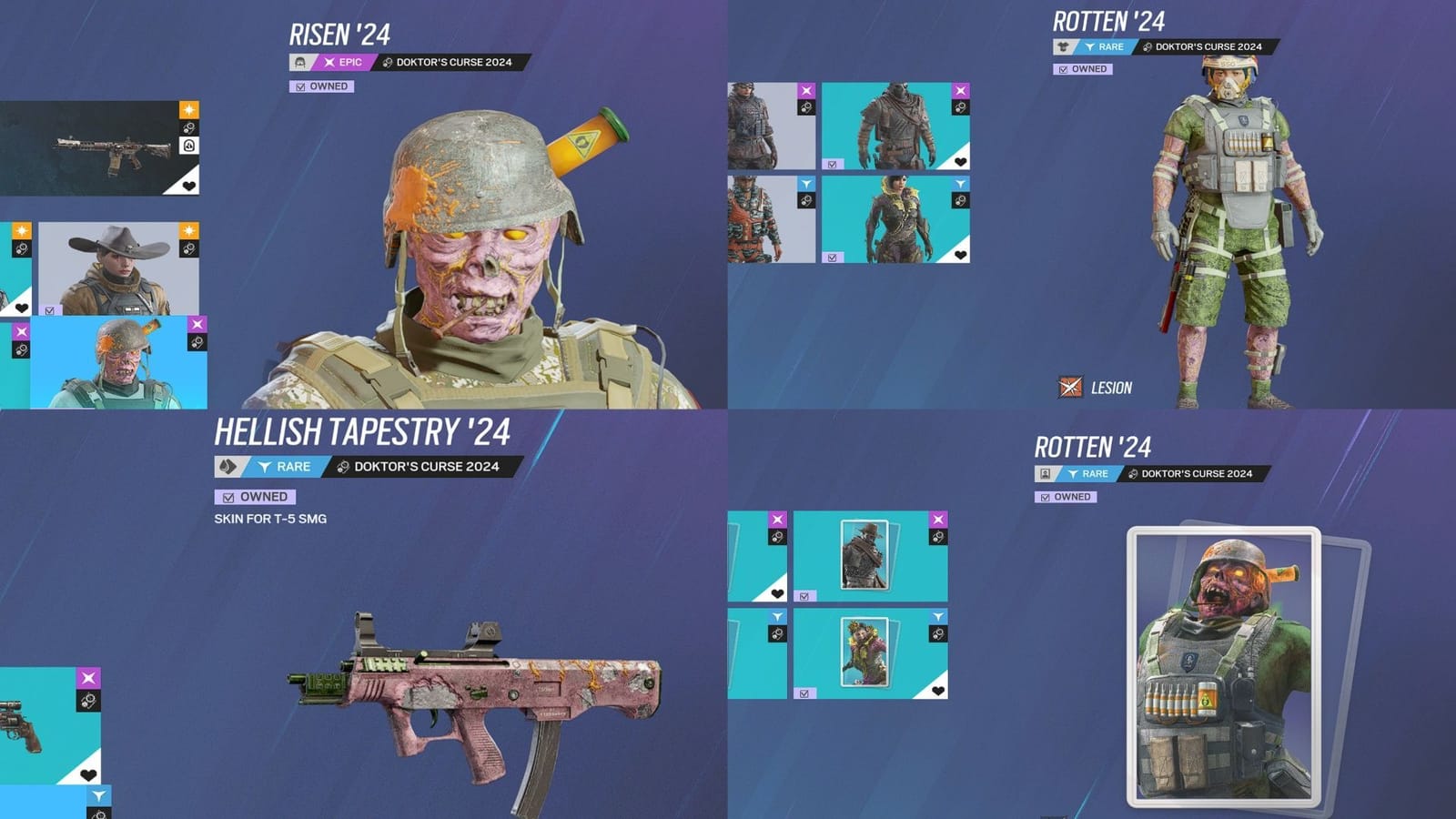1456x819 pixels.
Task: Click the Doktor's Curse icon on the revolver tile
Action: pyautogui.click(x=89, y=701)
